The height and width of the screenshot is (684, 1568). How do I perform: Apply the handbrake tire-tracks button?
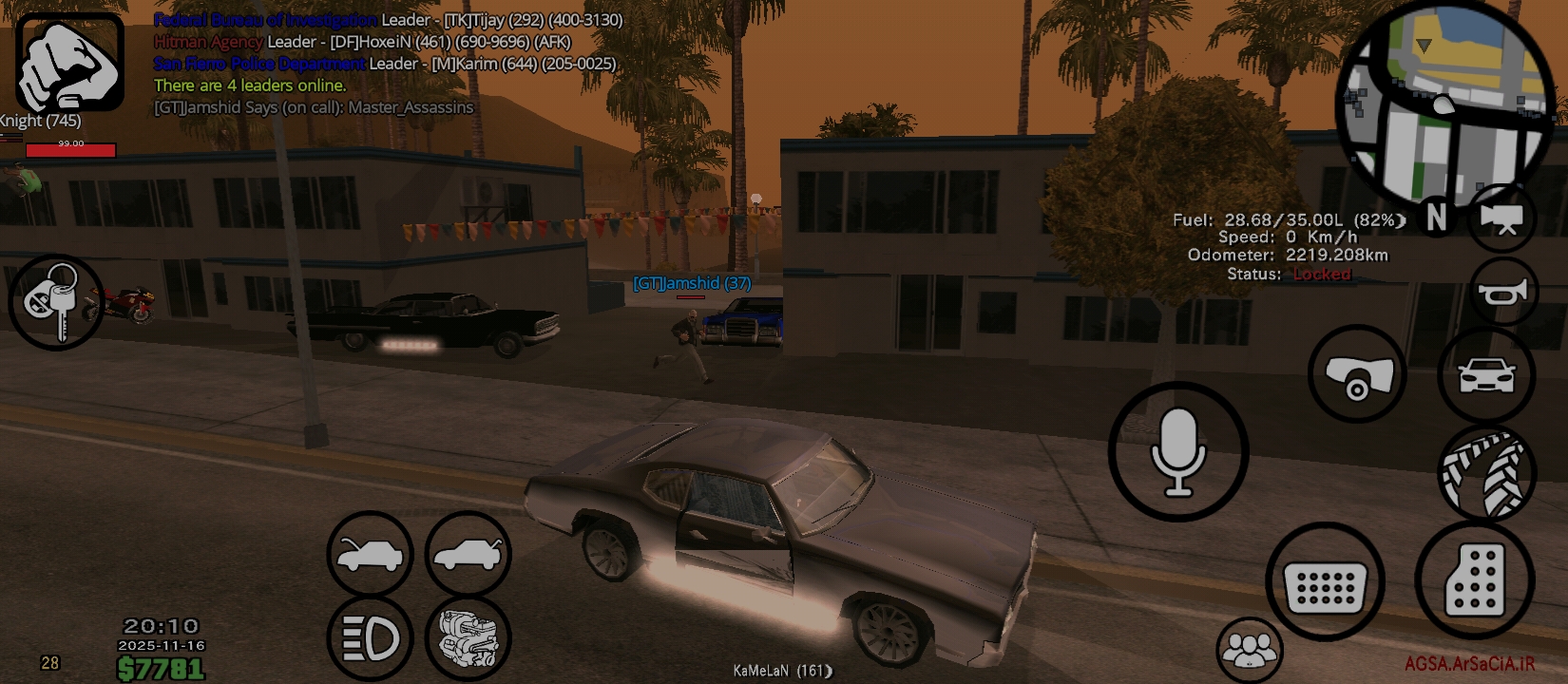(1486, 473)
